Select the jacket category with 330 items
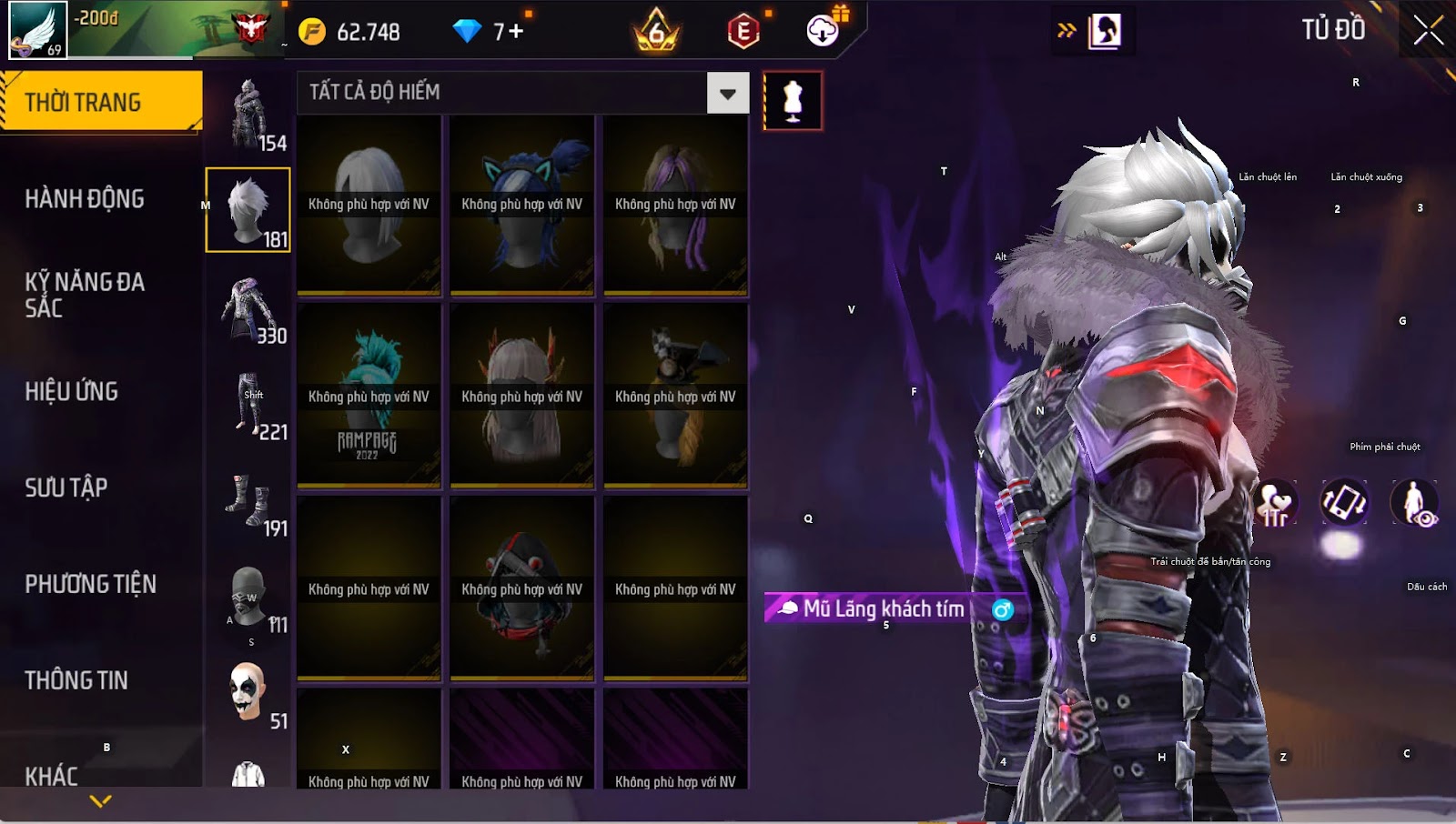The image size is (1456, 824). [x=248, y=309]
